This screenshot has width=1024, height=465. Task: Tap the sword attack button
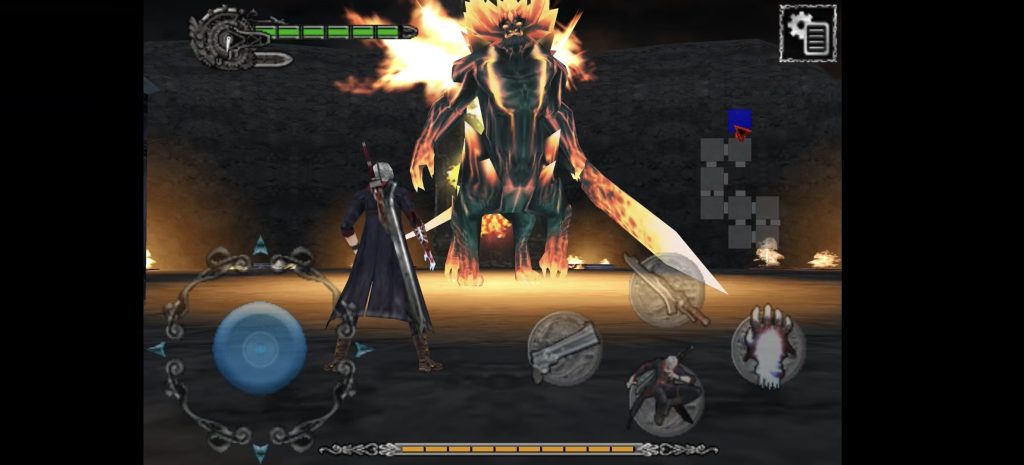(x=666, y=289)
